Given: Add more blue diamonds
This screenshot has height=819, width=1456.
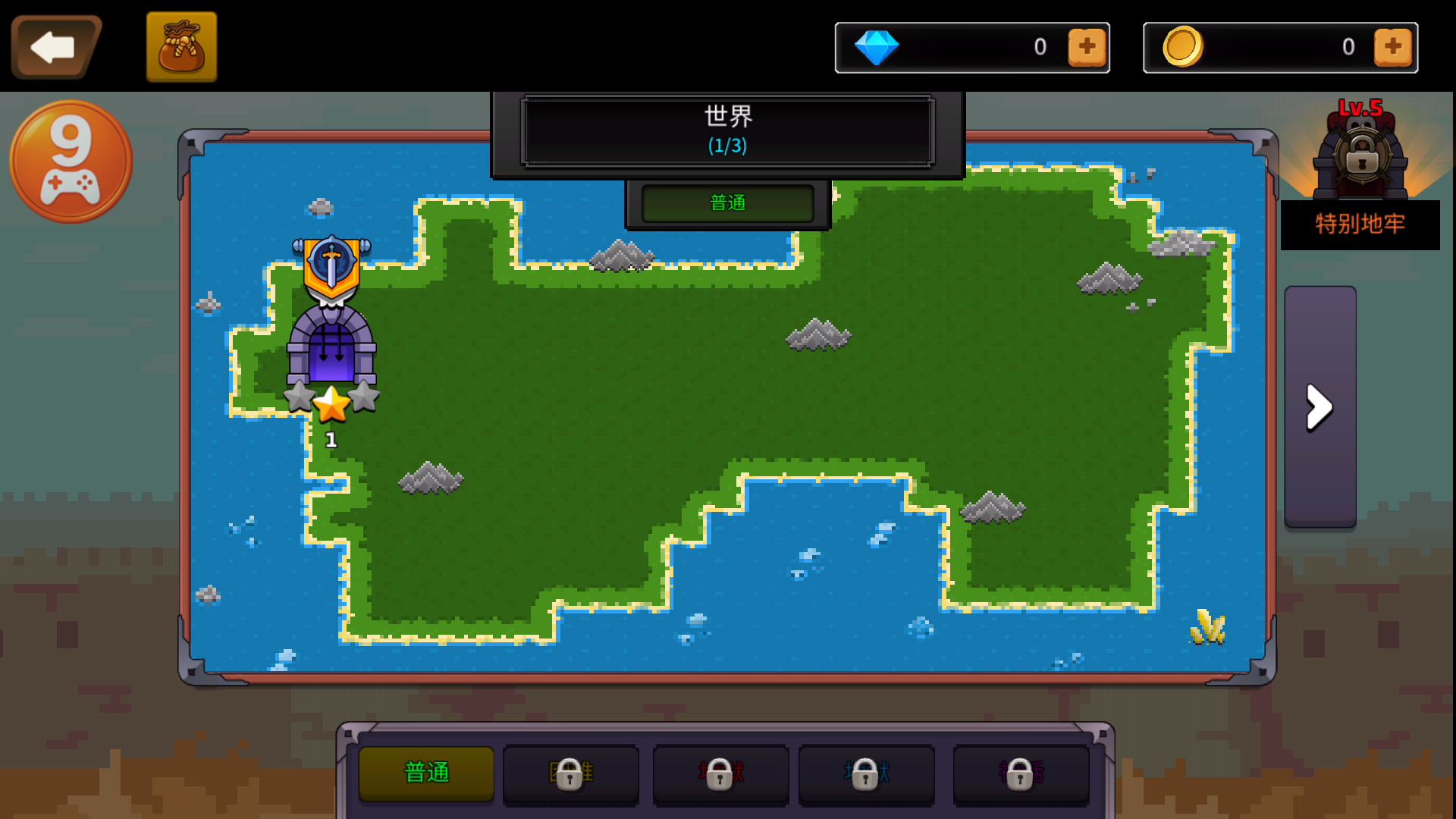Looking at the screenshot, I should point(1087,47).
